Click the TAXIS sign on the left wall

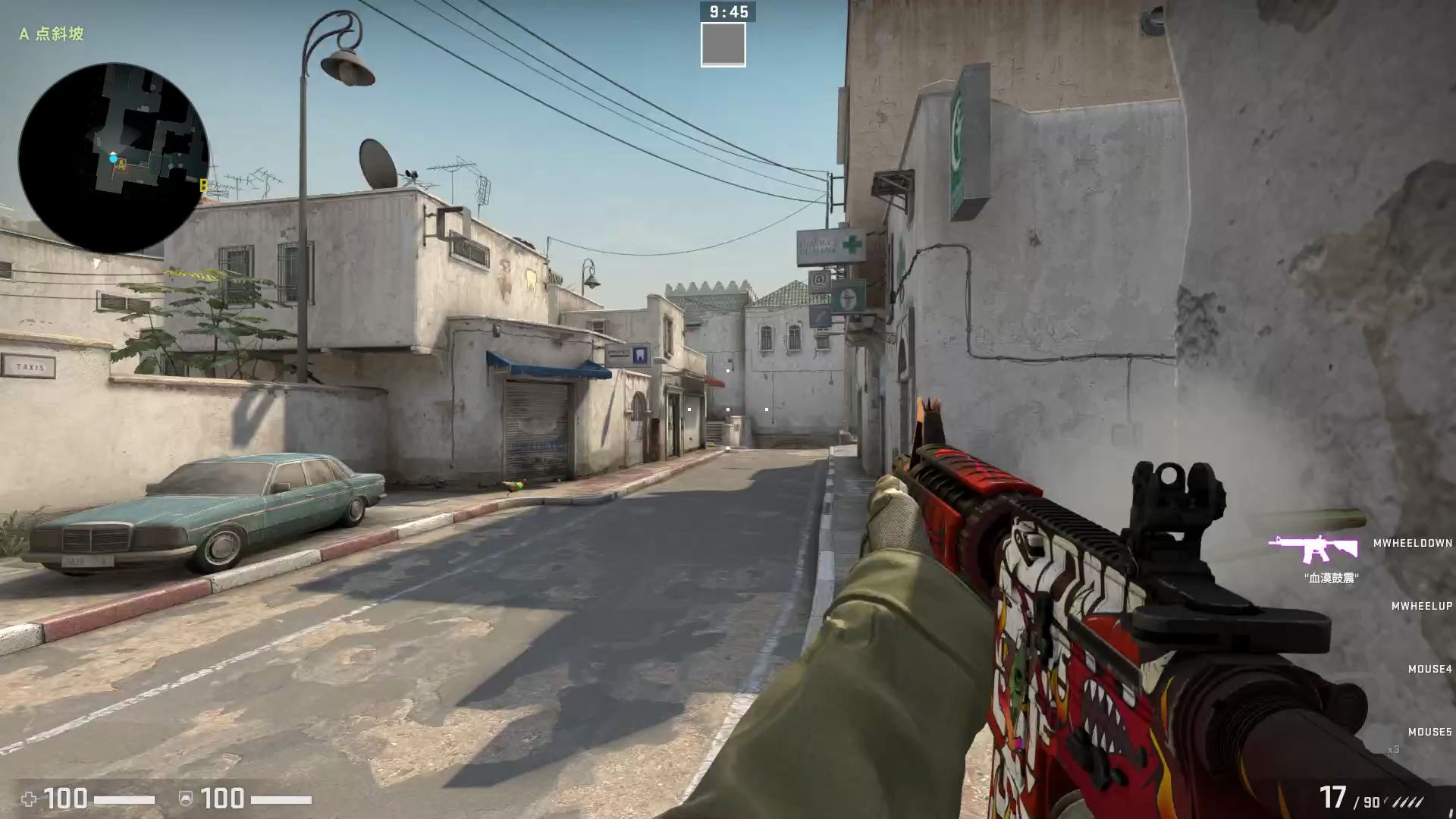click(x=28, y=367)
